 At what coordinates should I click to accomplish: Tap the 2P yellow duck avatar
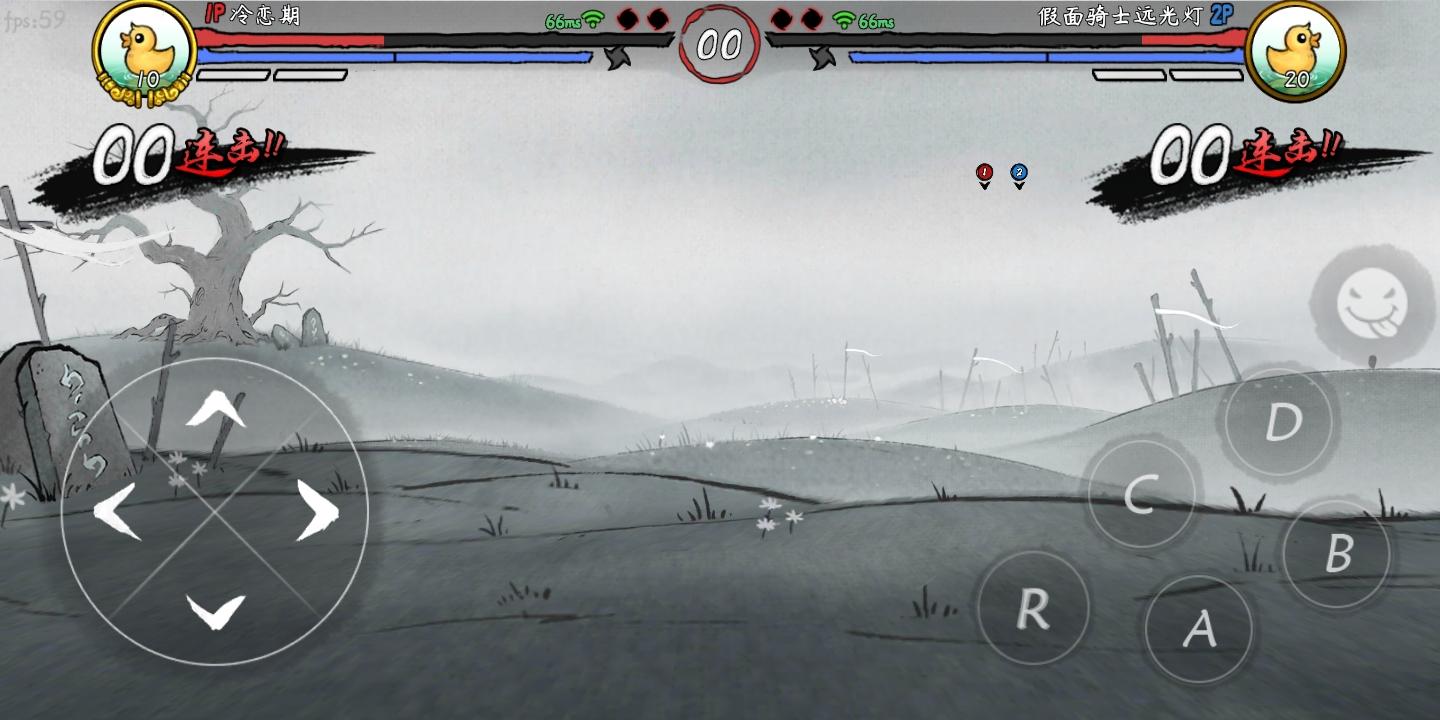click(1298, 48)
